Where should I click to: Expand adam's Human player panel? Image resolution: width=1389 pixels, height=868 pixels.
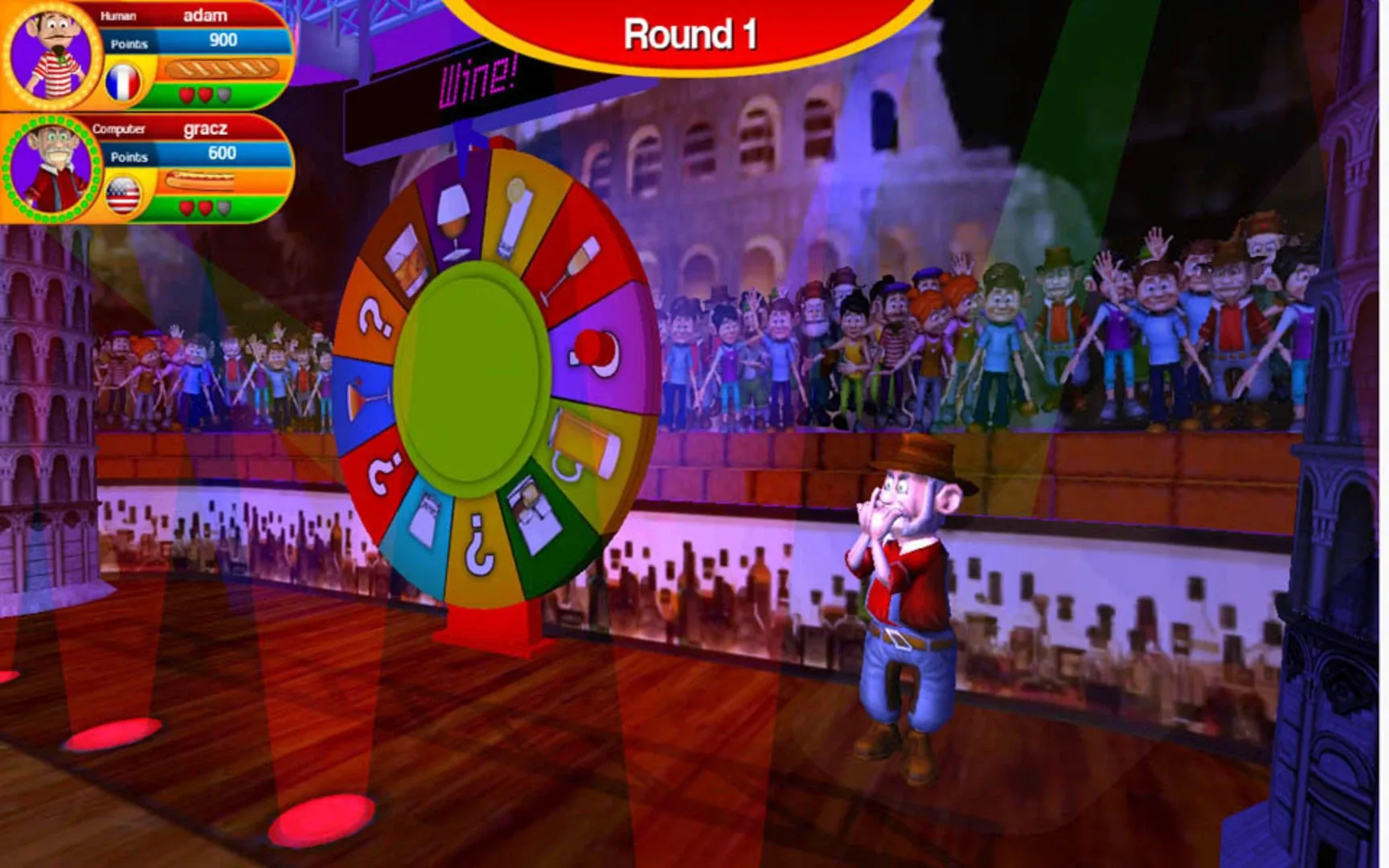pyautogui.click(x=117, y=15)
